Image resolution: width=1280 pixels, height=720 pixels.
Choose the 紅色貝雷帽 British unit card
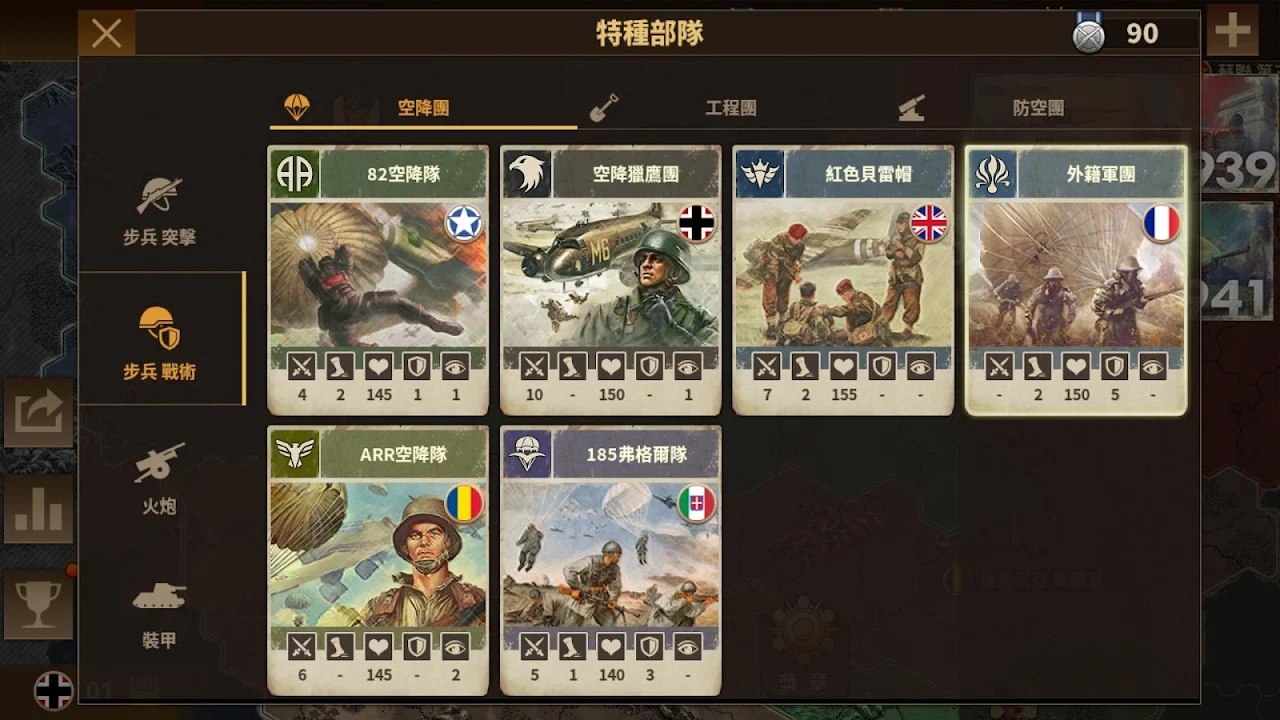842,280
